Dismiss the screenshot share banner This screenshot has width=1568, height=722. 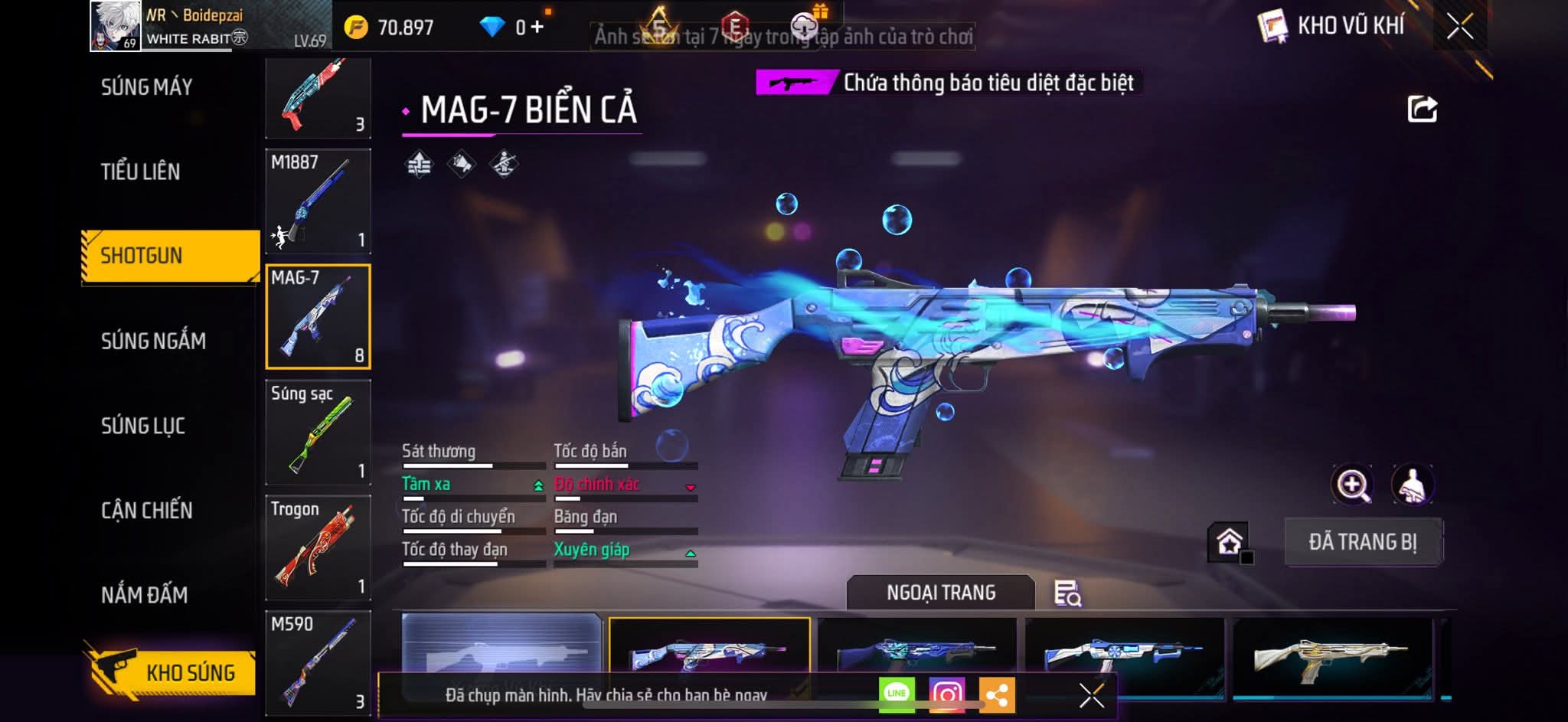[1091, 695]
